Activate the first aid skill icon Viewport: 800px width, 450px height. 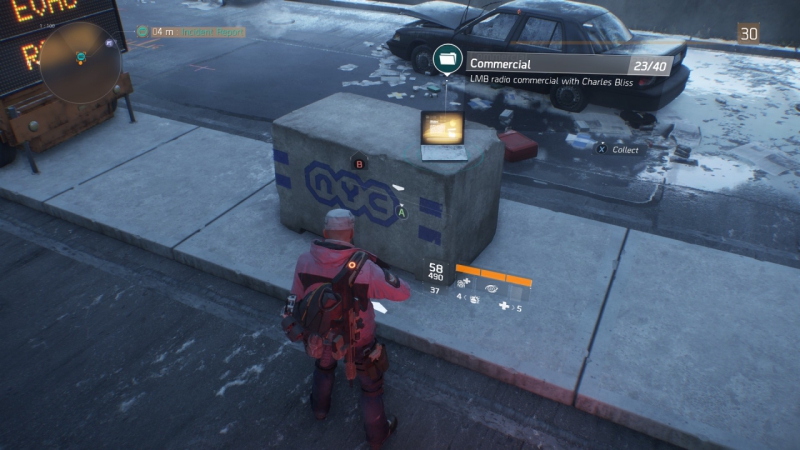click(x=464, y=284)
